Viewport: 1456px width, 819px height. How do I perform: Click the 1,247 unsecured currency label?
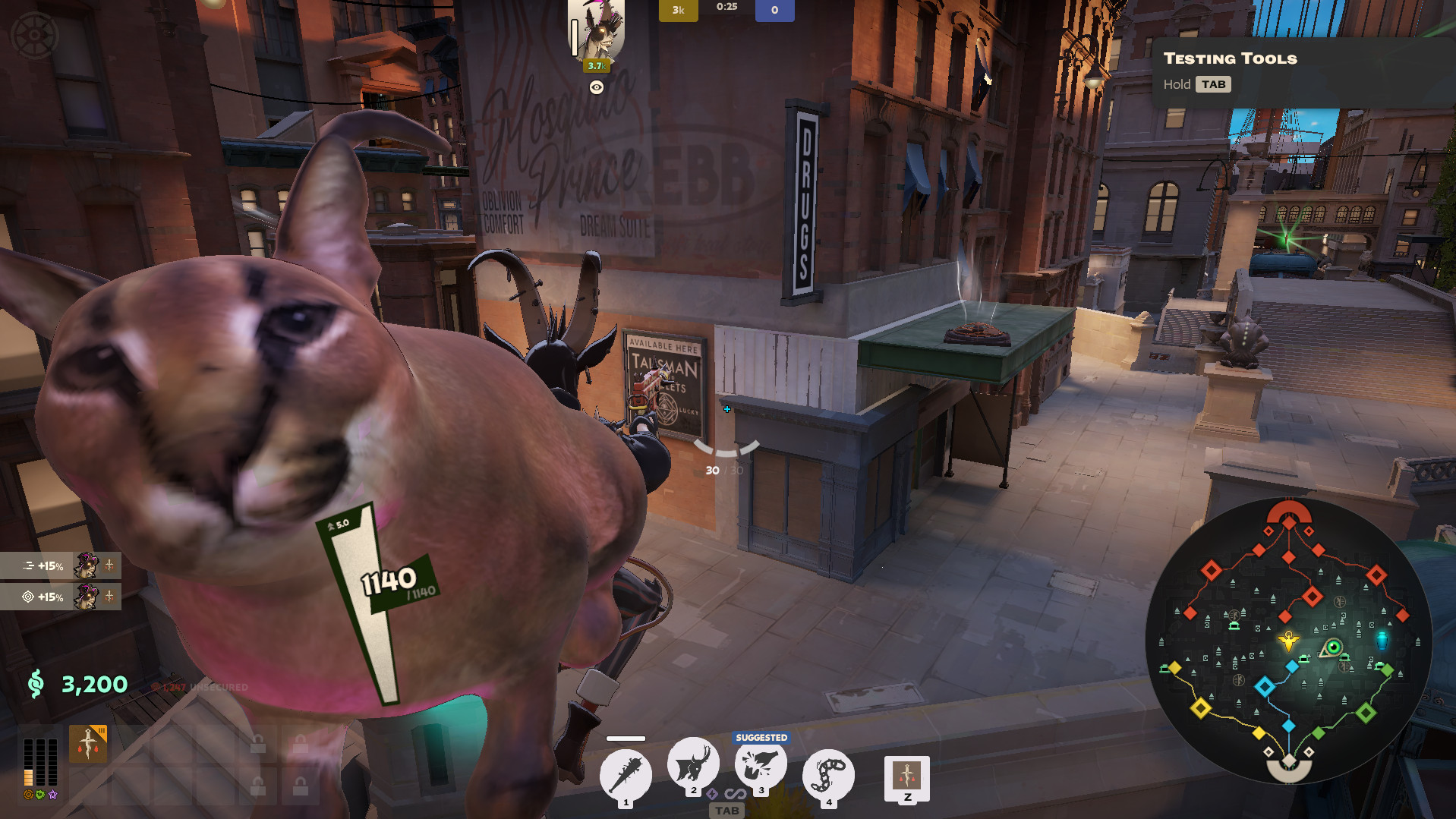[199, 685]
